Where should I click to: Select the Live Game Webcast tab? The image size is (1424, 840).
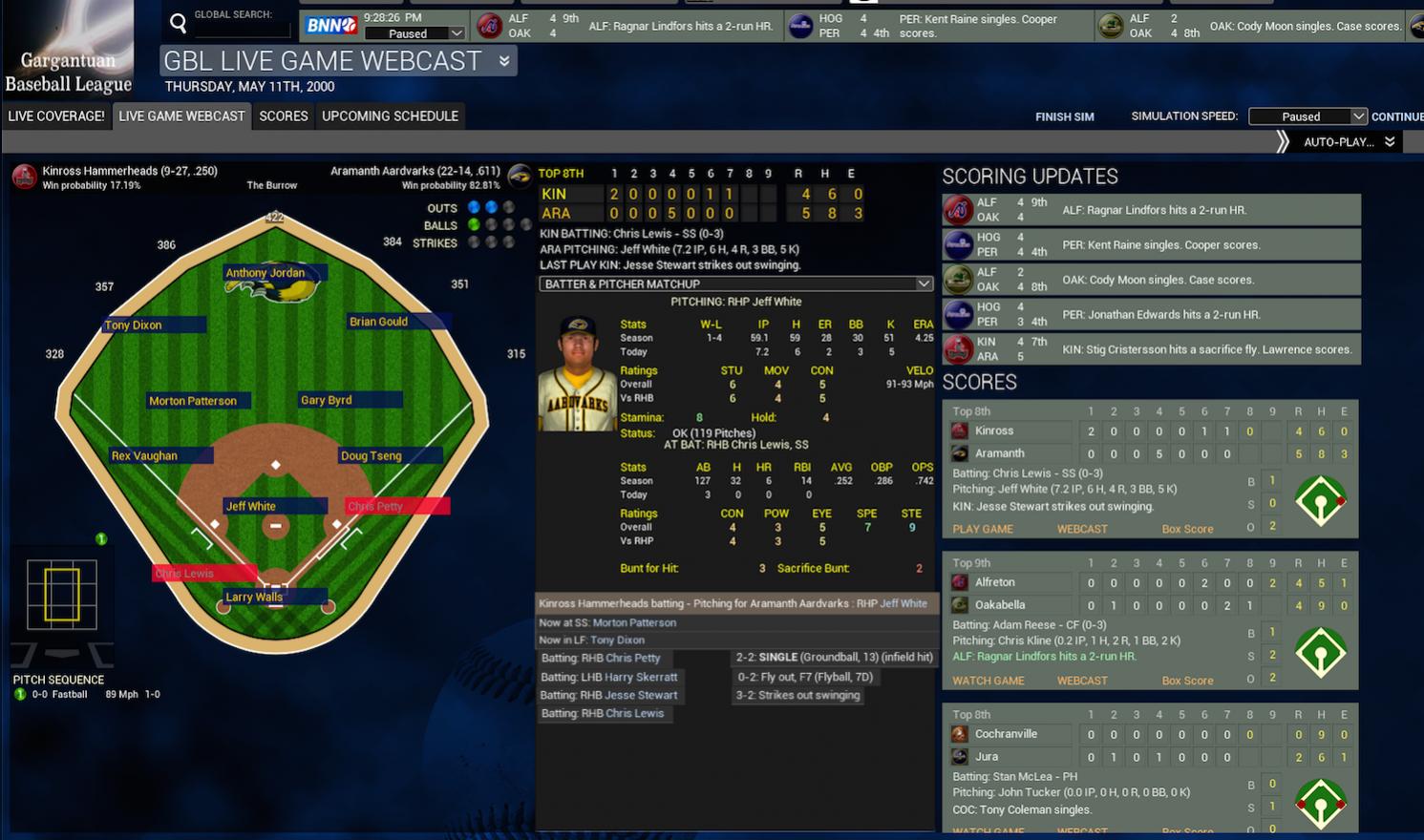[x=181, y=115]
